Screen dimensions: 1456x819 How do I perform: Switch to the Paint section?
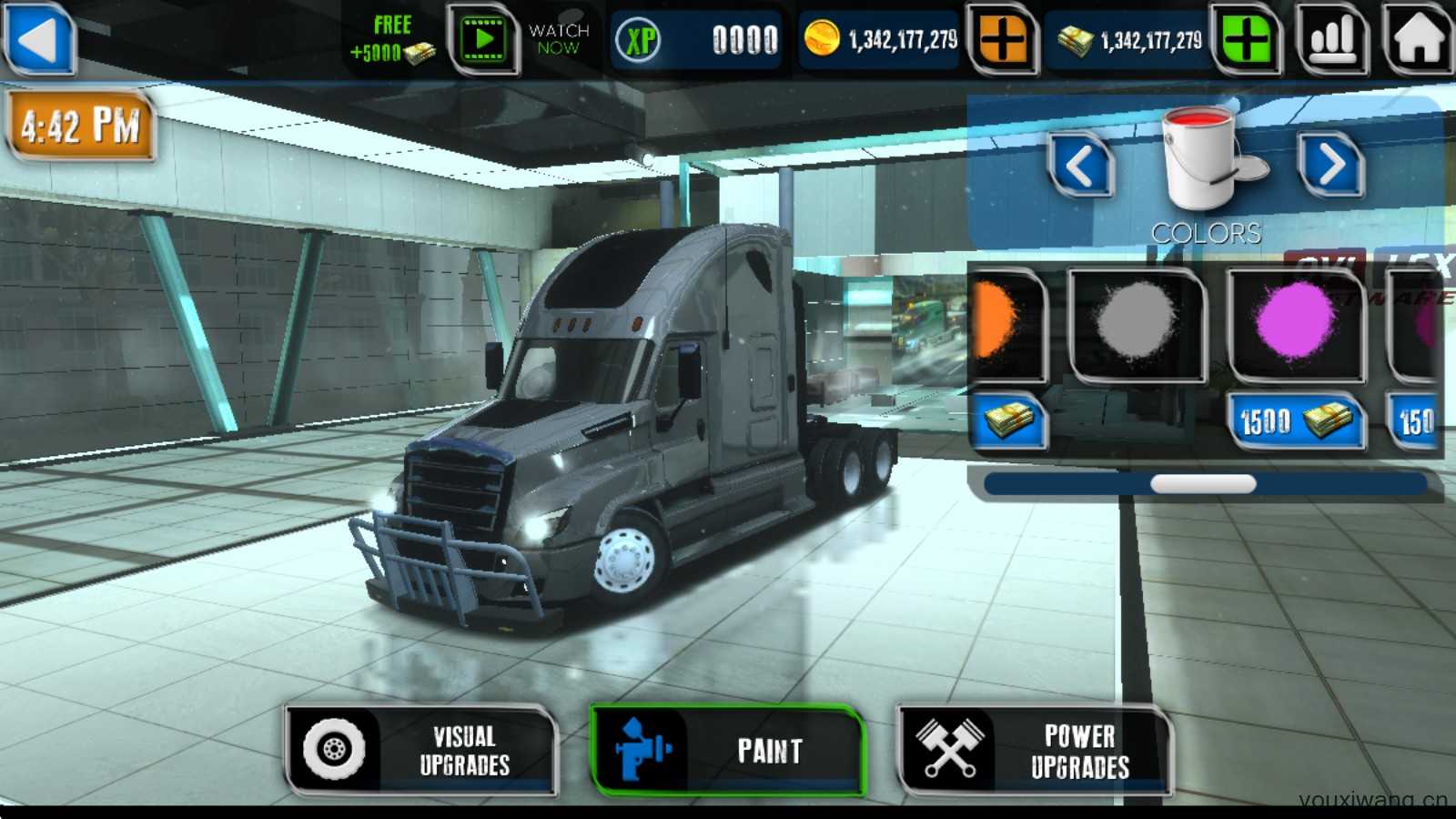pos(726,751)
